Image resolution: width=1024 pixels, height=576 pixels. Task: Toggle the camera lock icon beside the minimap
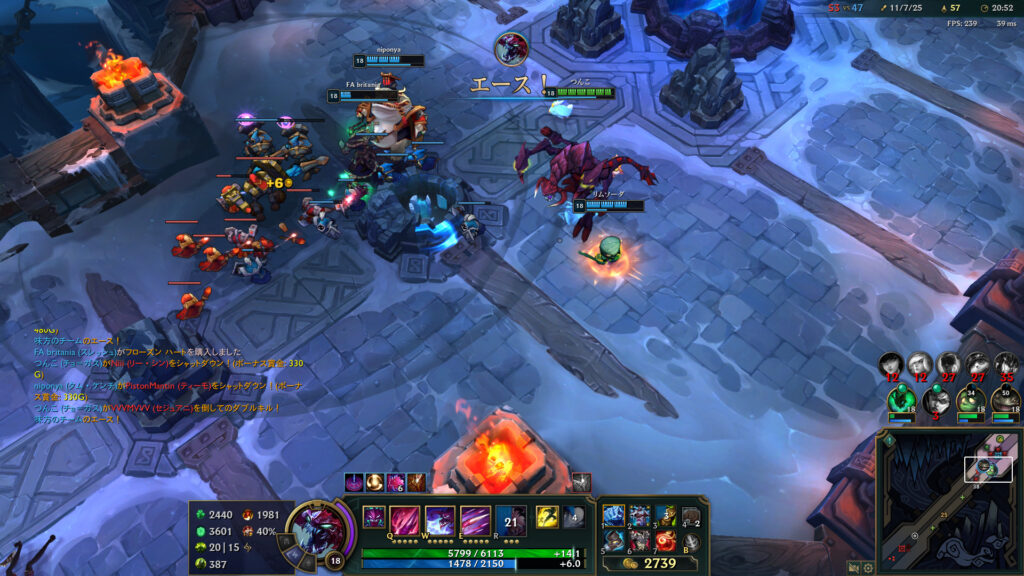[x=853, y=567]
